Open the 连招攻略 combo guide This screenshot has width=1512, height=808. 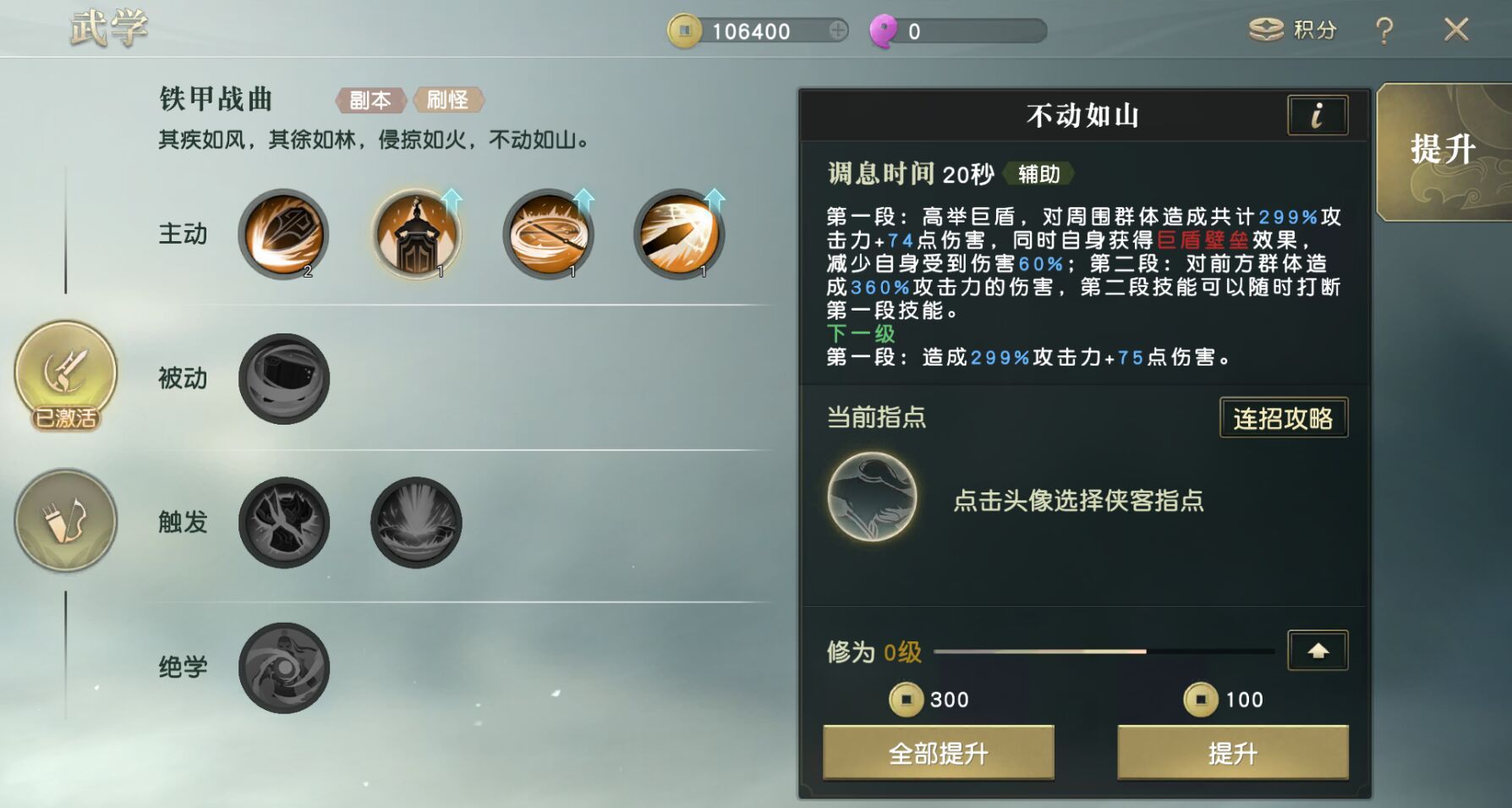pyautogui.click(x=1283, y=417)
